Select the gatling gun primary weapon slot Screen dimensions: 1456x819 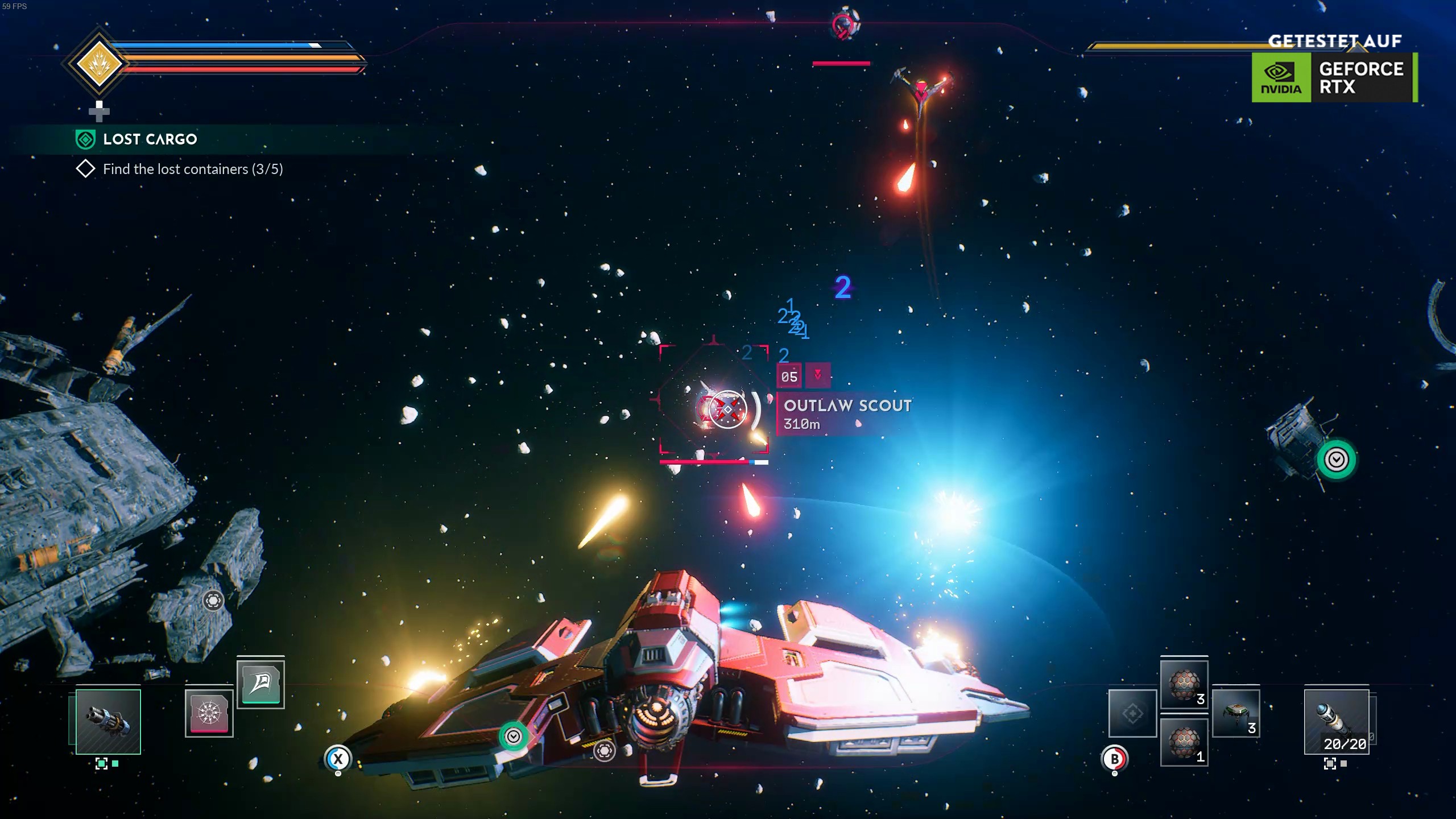coord(108,722)
